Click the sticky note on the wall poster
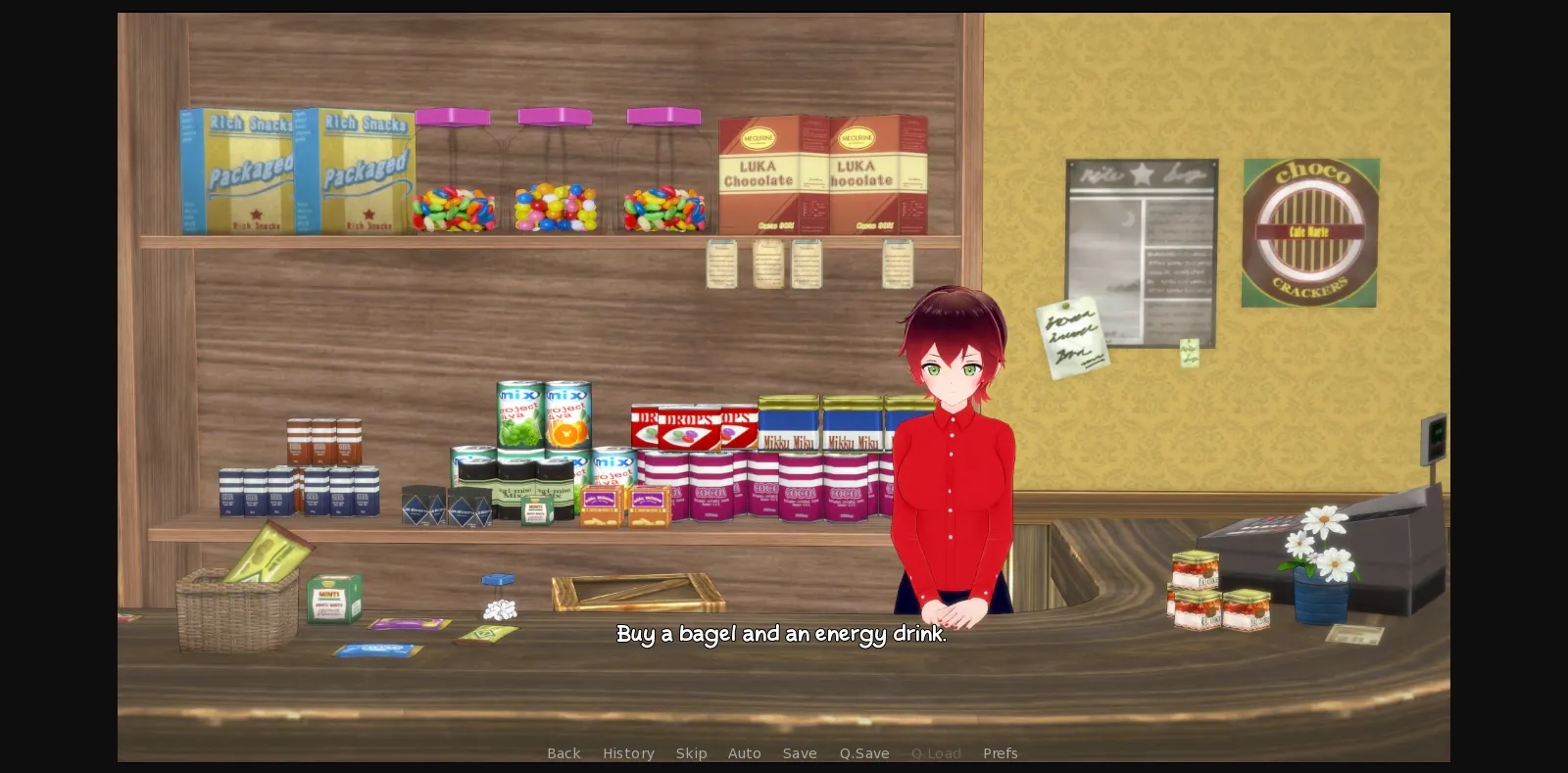The width and height of the screenshot is (1568, 773). click(x=1073, y=336)
